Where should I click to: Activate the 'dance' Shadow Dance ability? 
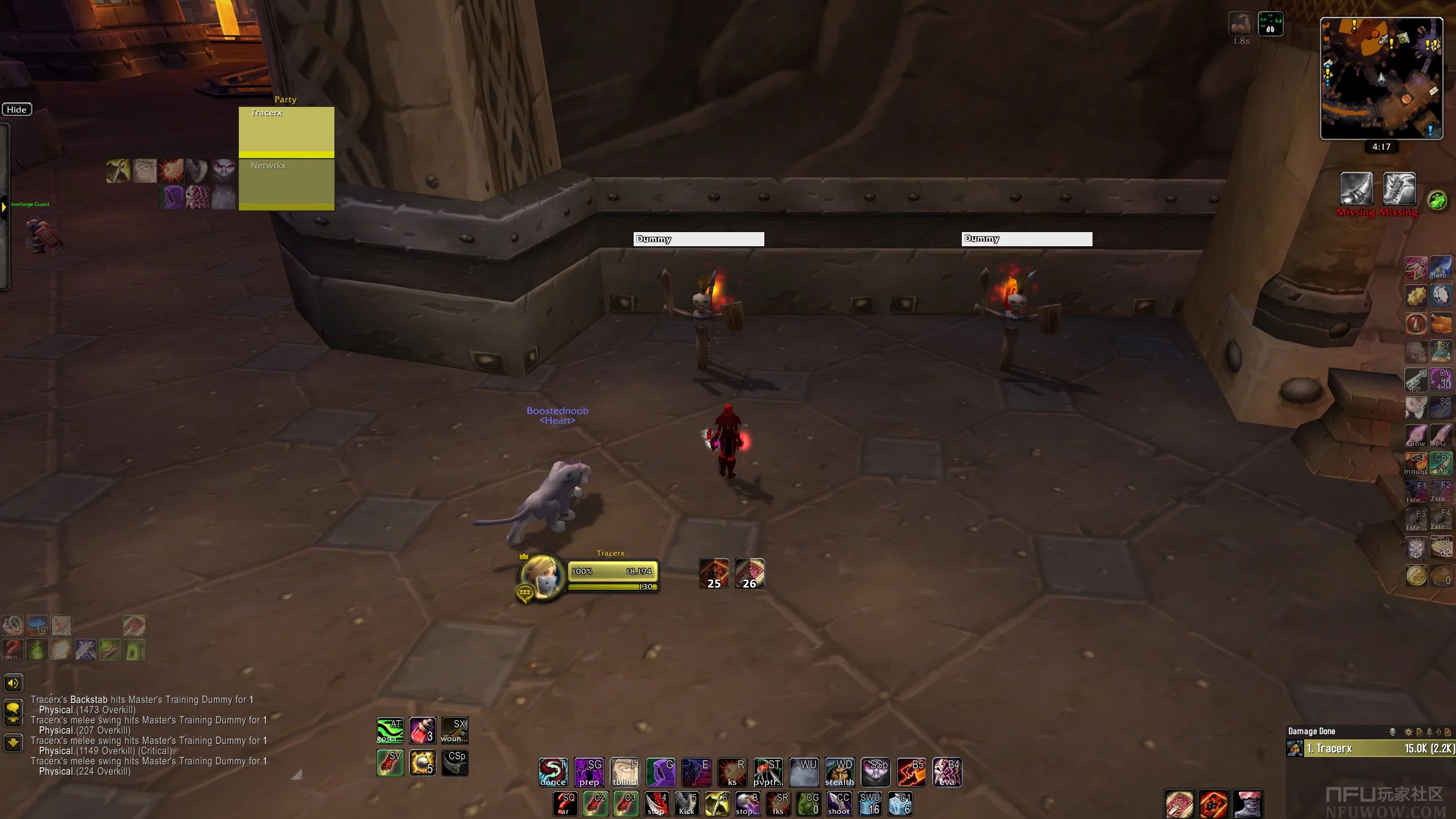tap(553, 772)
